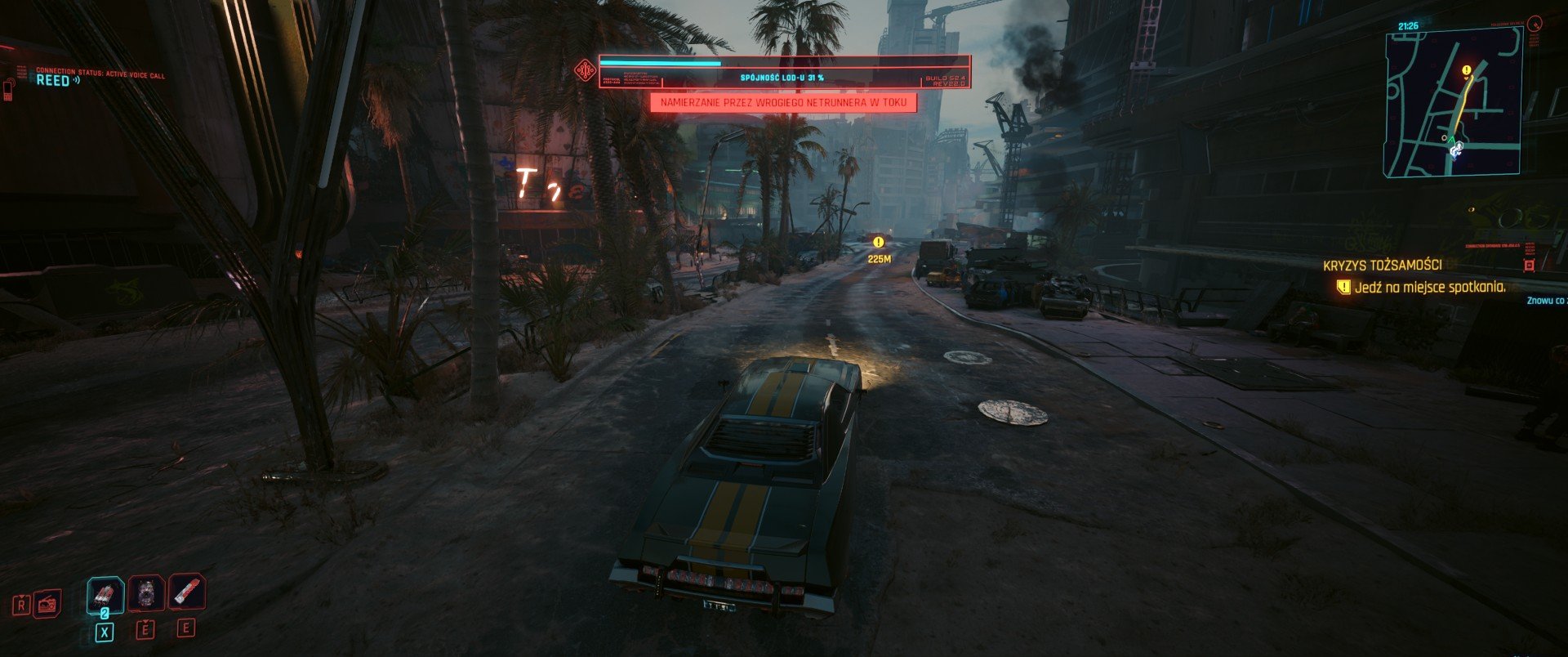Screen dimensions: 1568x657
Task: Click the yellow quest marker on the minimap
Action: pyautogui.click(x=1467, y=71)
